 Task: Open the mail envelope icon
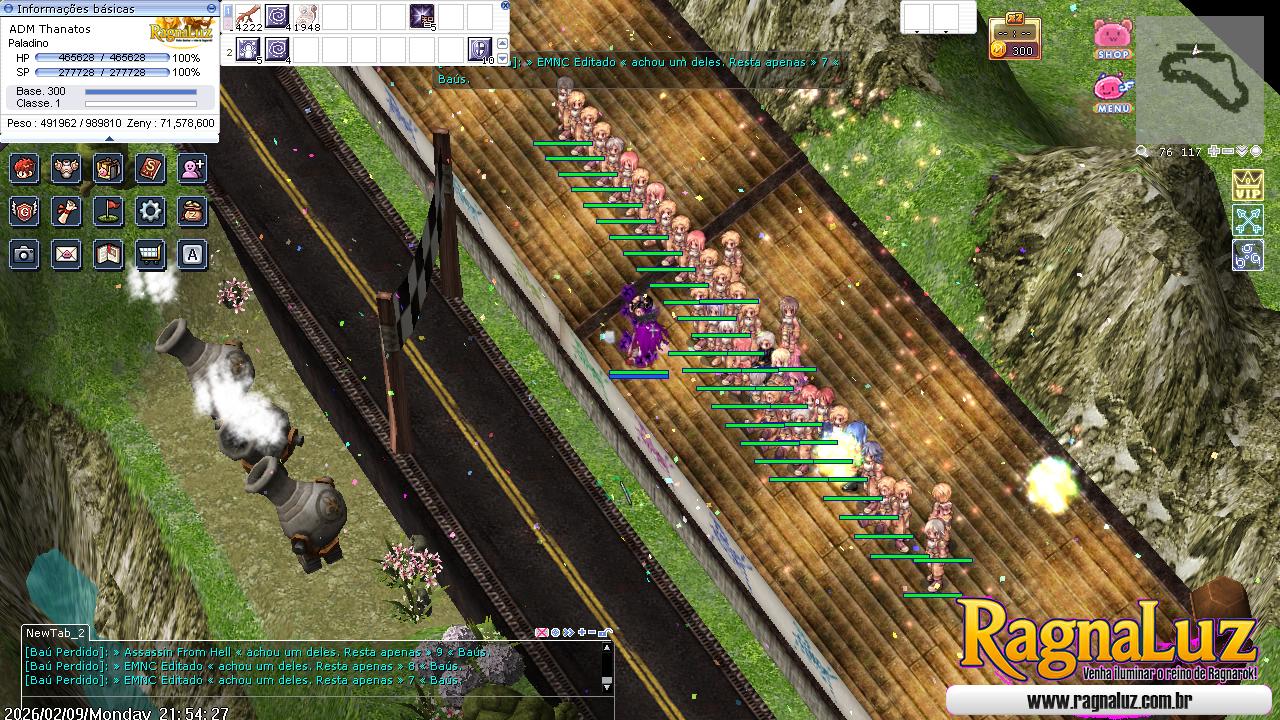click(67, 255)
